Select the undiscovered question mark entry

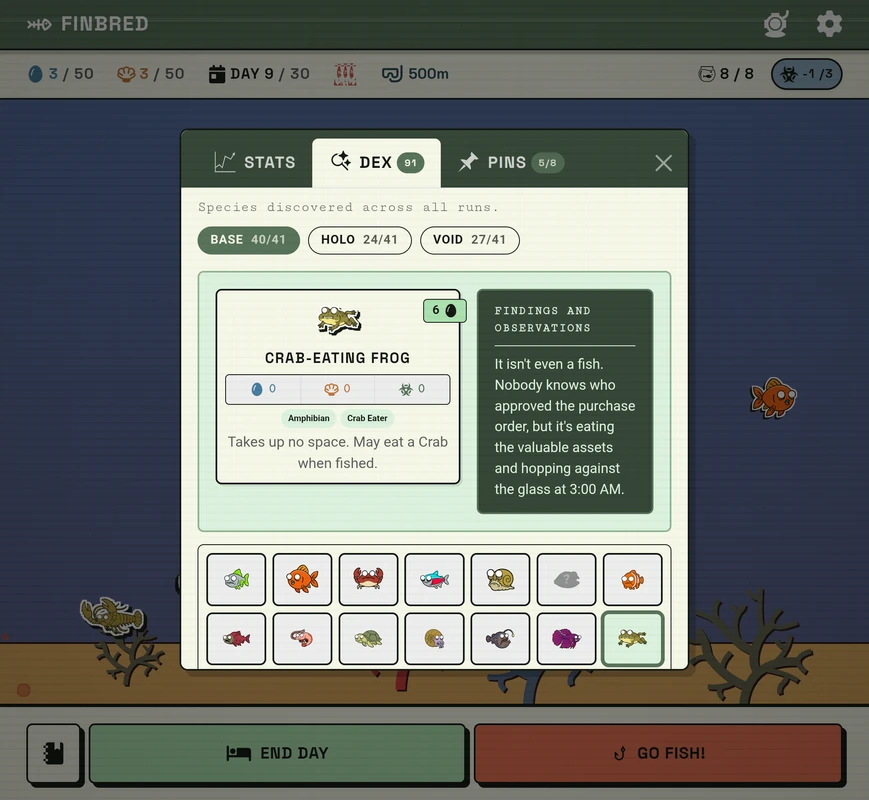coord(566,580)
